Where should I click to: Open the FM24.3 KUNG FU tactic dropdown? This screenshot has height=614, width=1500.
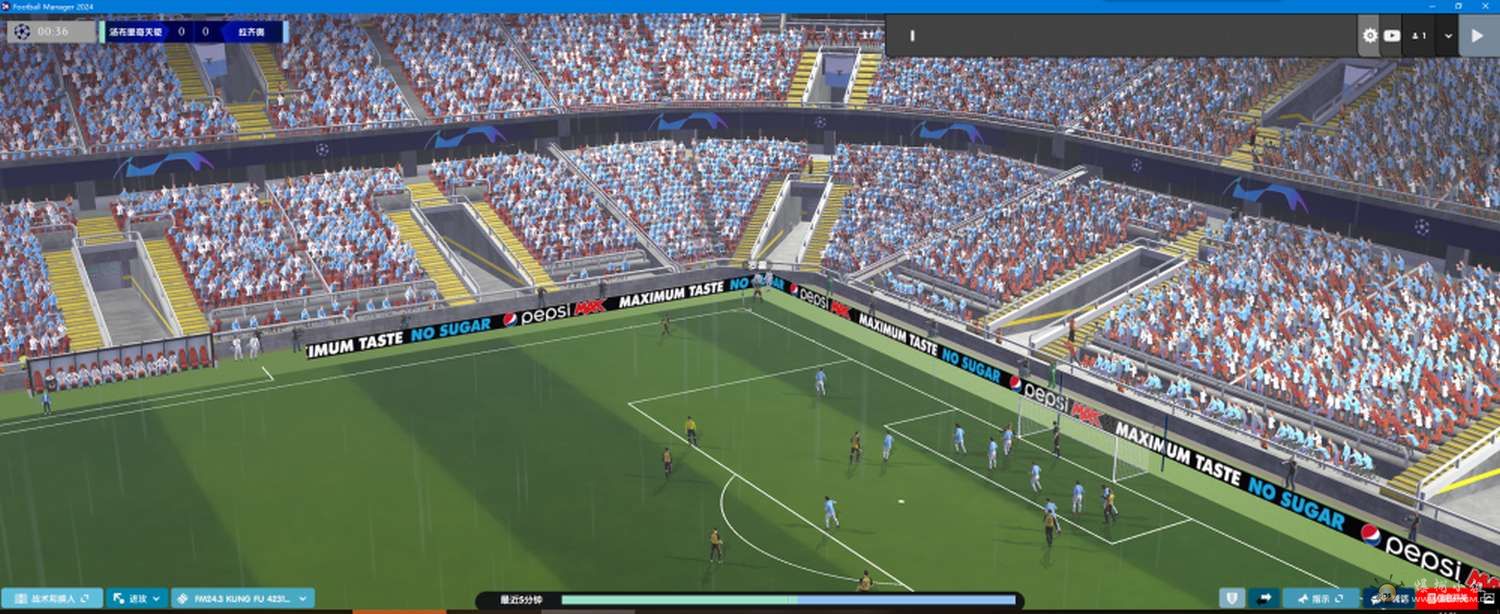(x=242, y=599)
